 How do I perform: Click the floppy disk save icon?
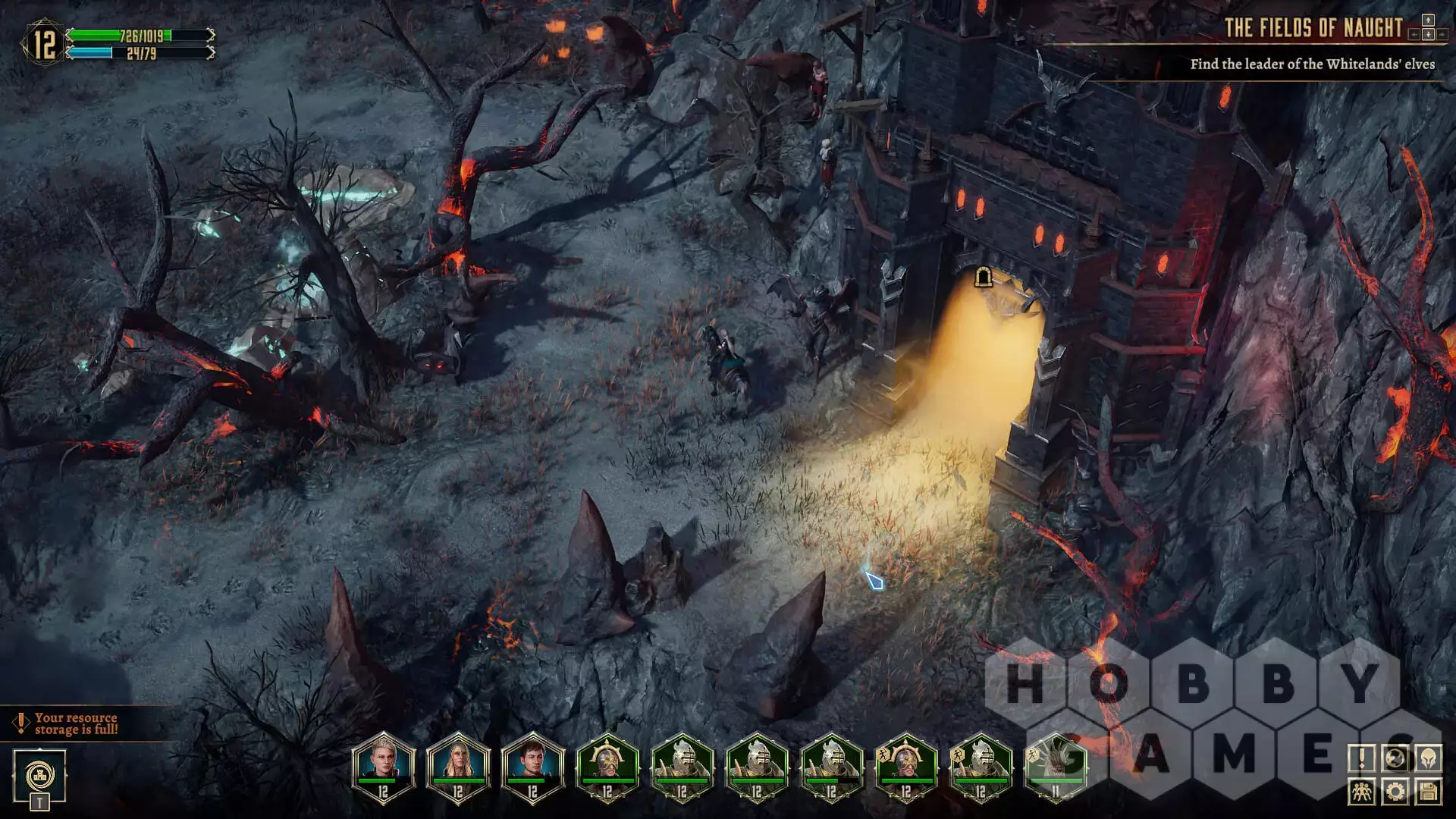(1429, 792)
